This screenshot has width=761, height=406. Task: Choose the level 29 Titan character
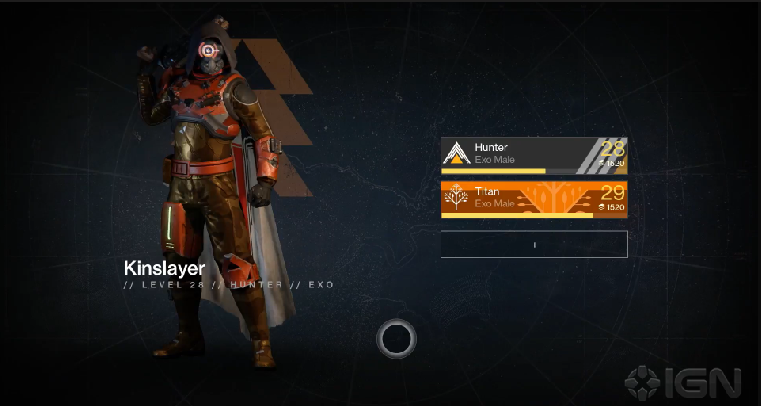click(533, 197)
